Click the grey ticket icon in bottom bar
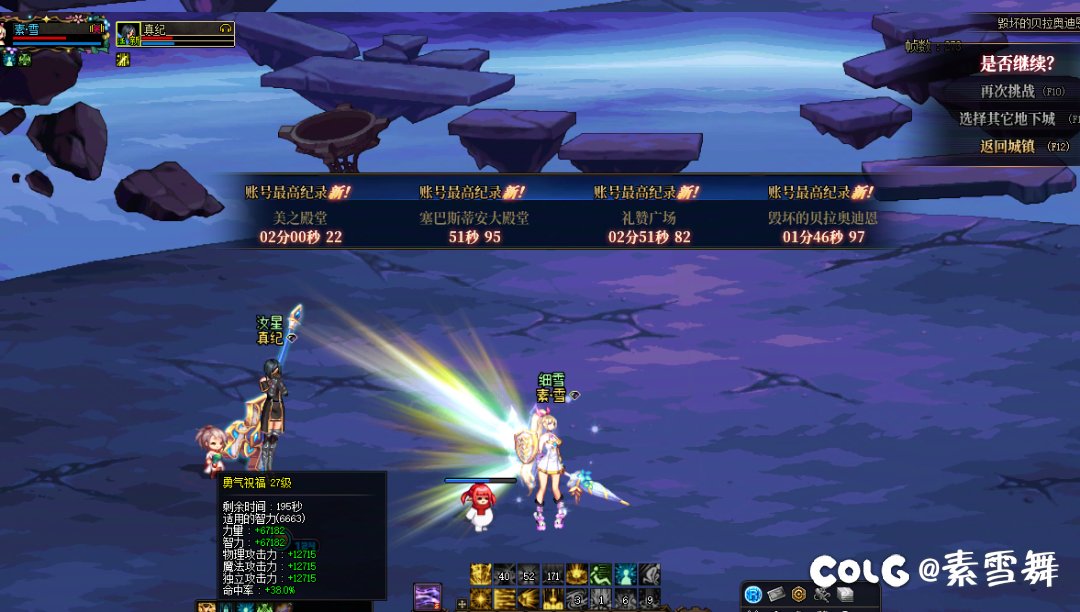Image resolution: width=1080 pixels, height=612 pixels. click(776, 595)
